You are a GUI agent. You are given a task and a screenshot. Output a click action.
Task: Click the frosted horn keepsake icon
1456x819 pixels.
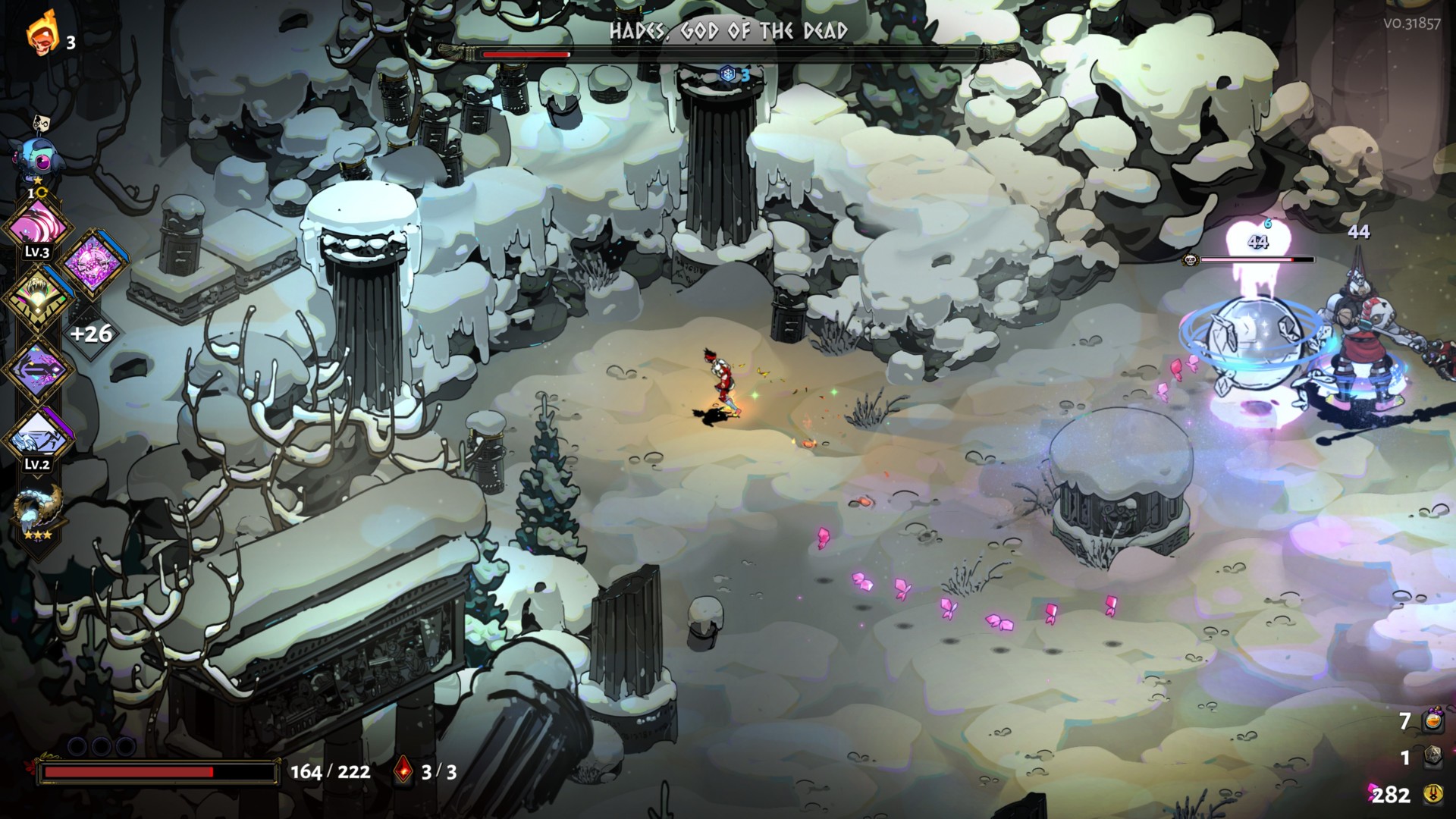pos(37,511)
